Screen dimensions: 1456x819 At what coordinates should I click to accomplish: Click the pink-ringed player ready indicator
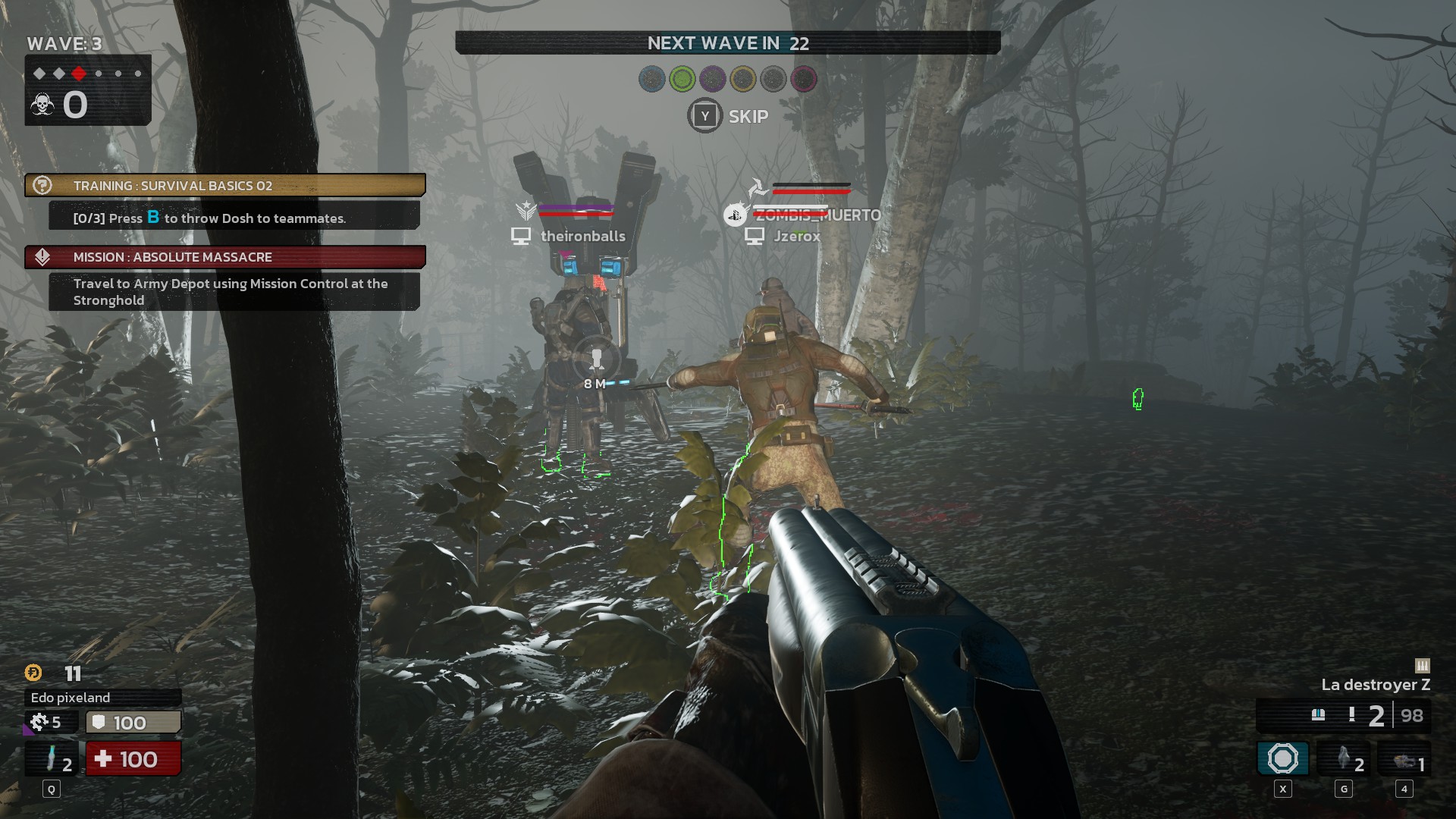(x=804, y=79)
